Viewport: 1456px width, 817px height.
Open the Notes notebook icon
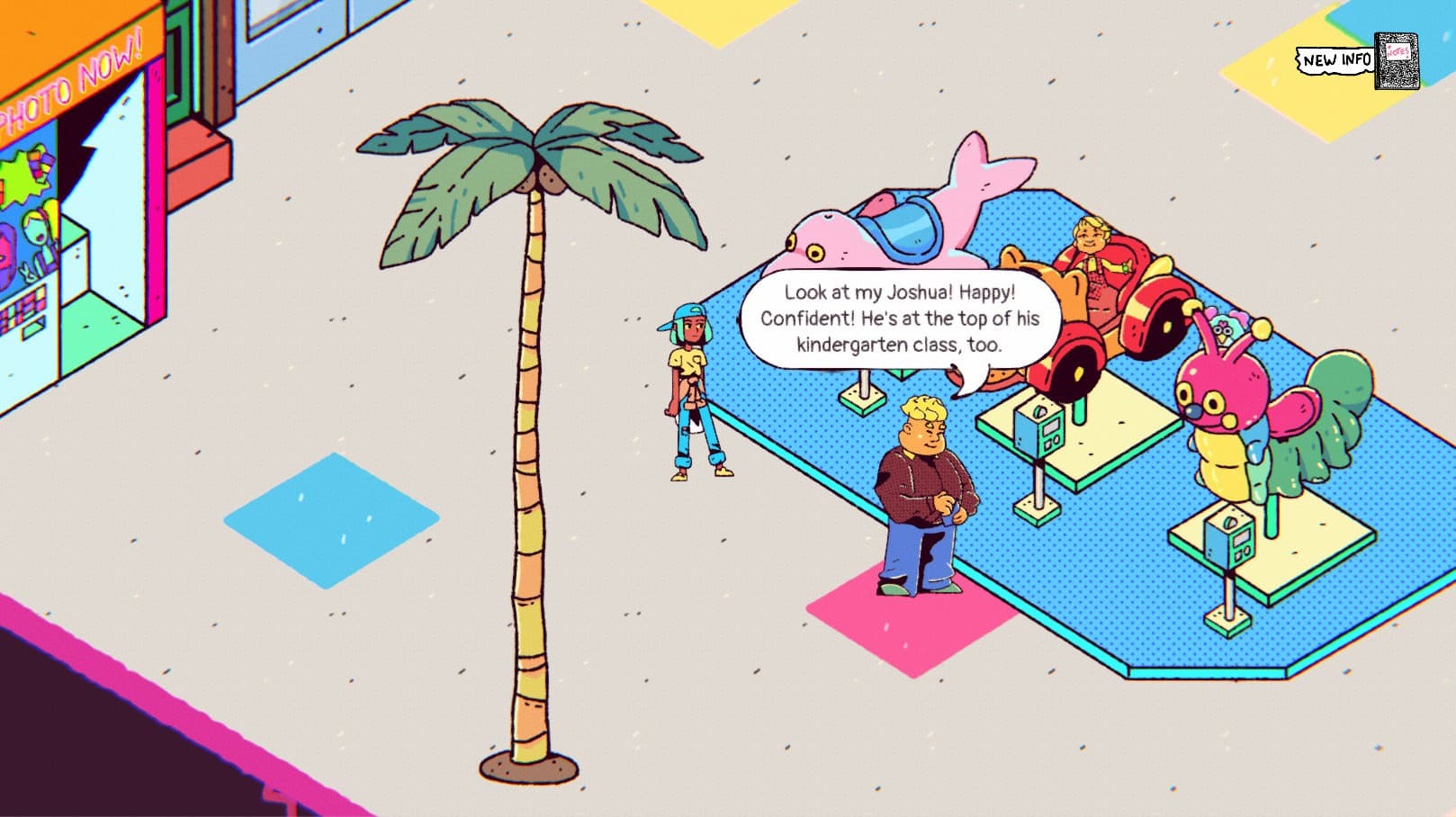pyautogui.click(x=1395, y=61)
